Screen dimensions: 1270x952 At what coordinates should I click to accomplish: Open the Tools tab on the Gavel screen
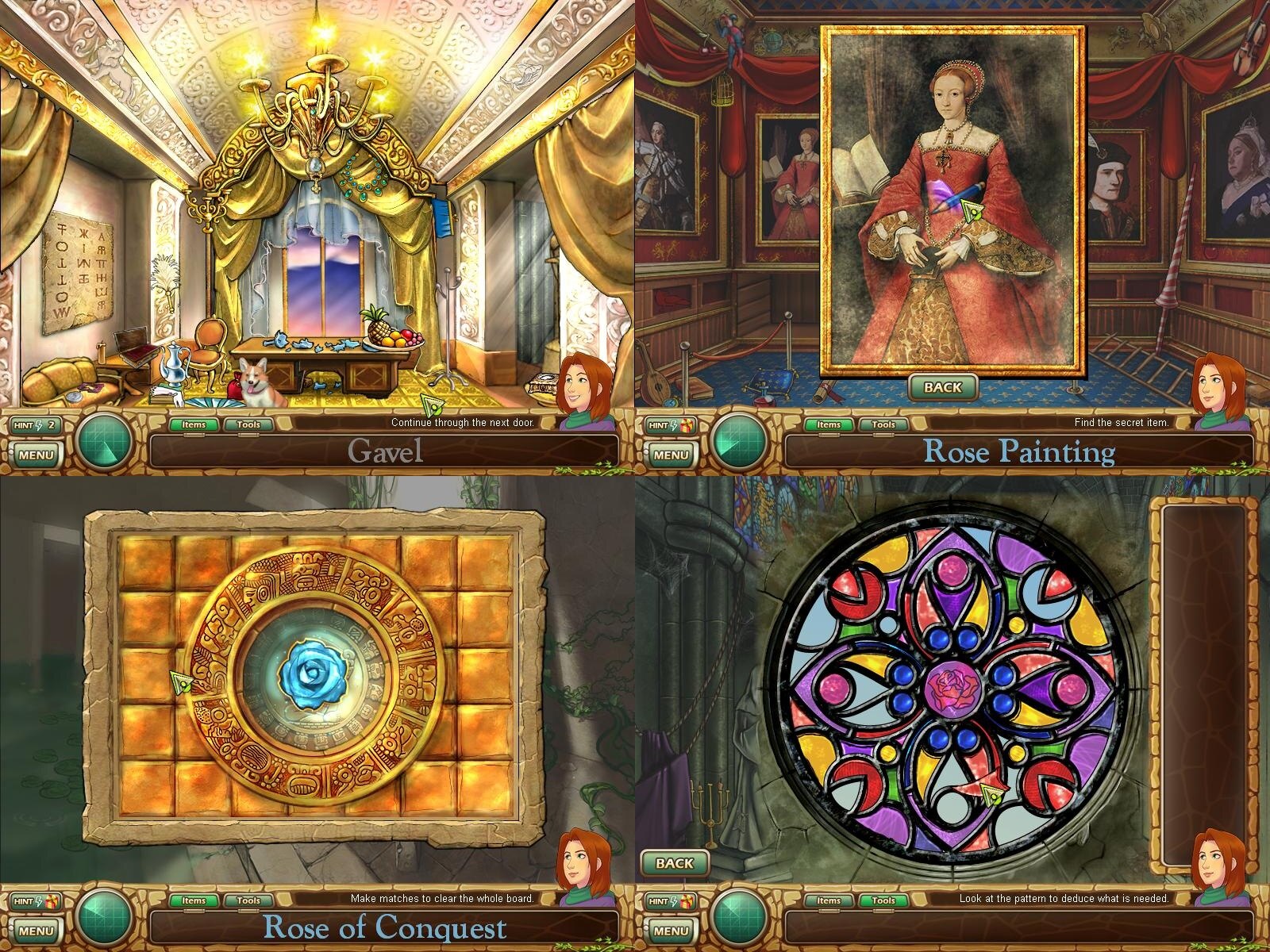[248, 424]
